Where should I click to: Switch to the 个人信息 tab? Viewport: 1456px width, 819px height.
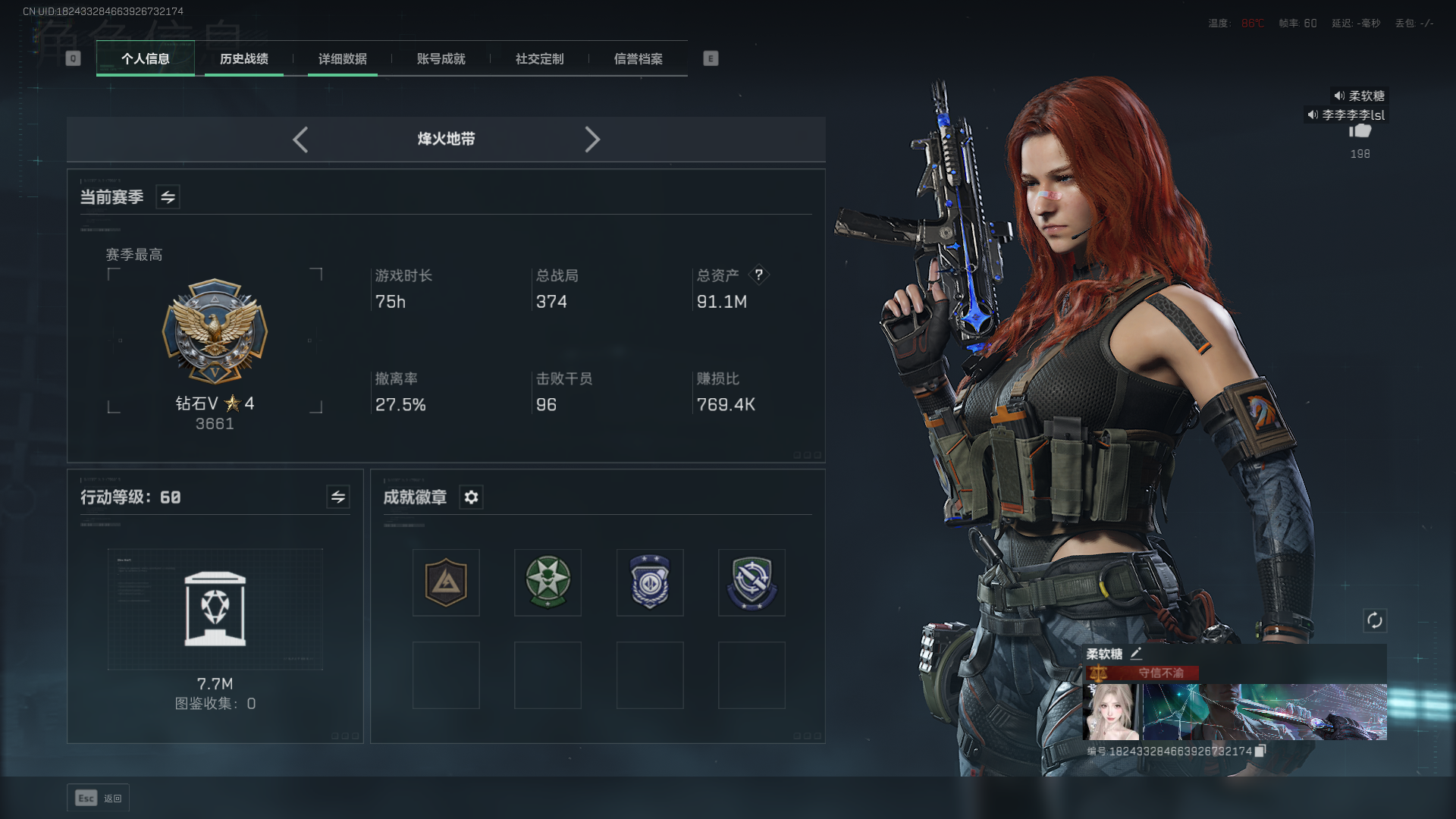(145, 58)
